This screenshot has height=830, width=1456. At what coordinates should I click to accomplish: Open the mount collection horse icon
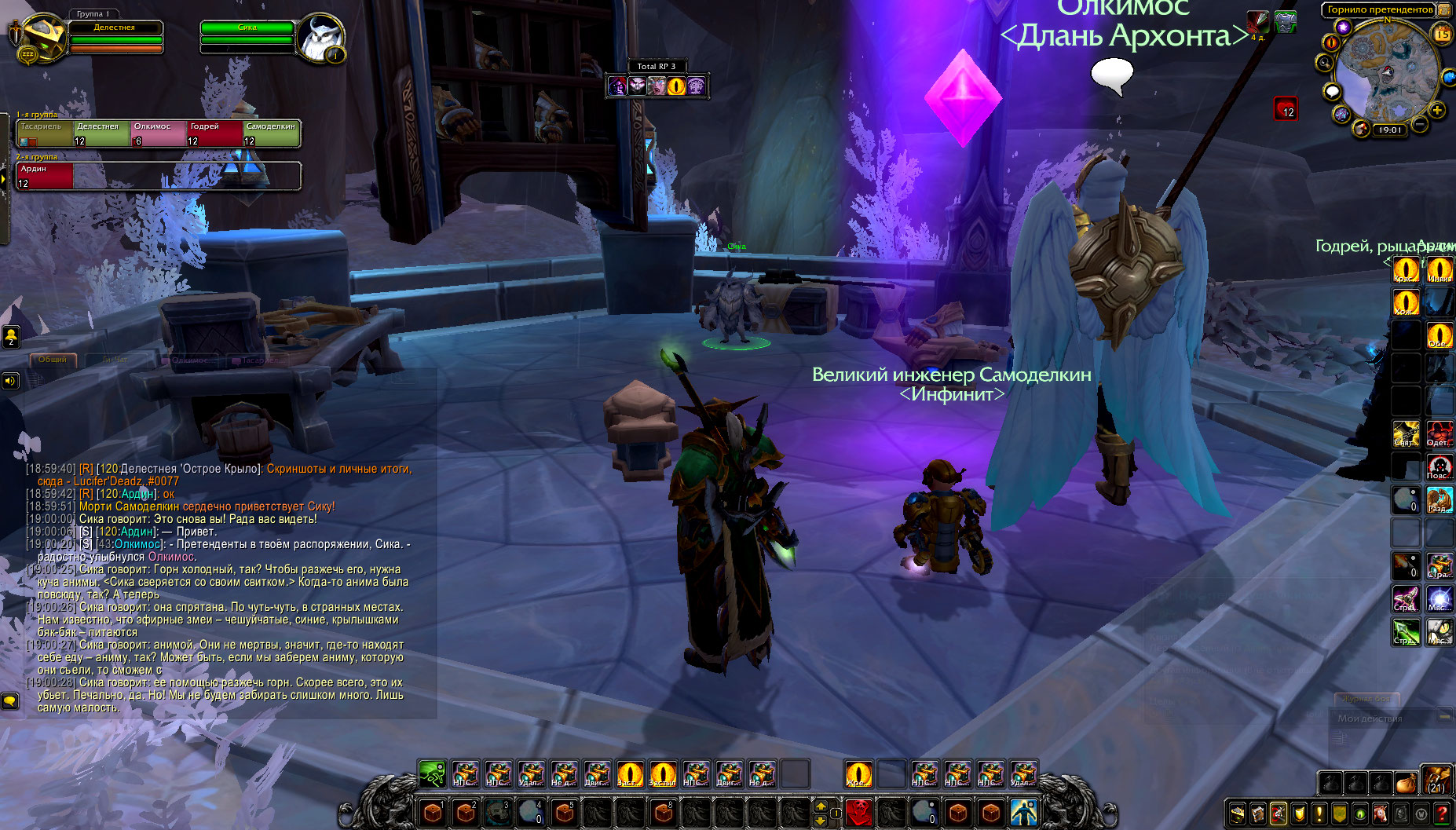coord(1381,814)
